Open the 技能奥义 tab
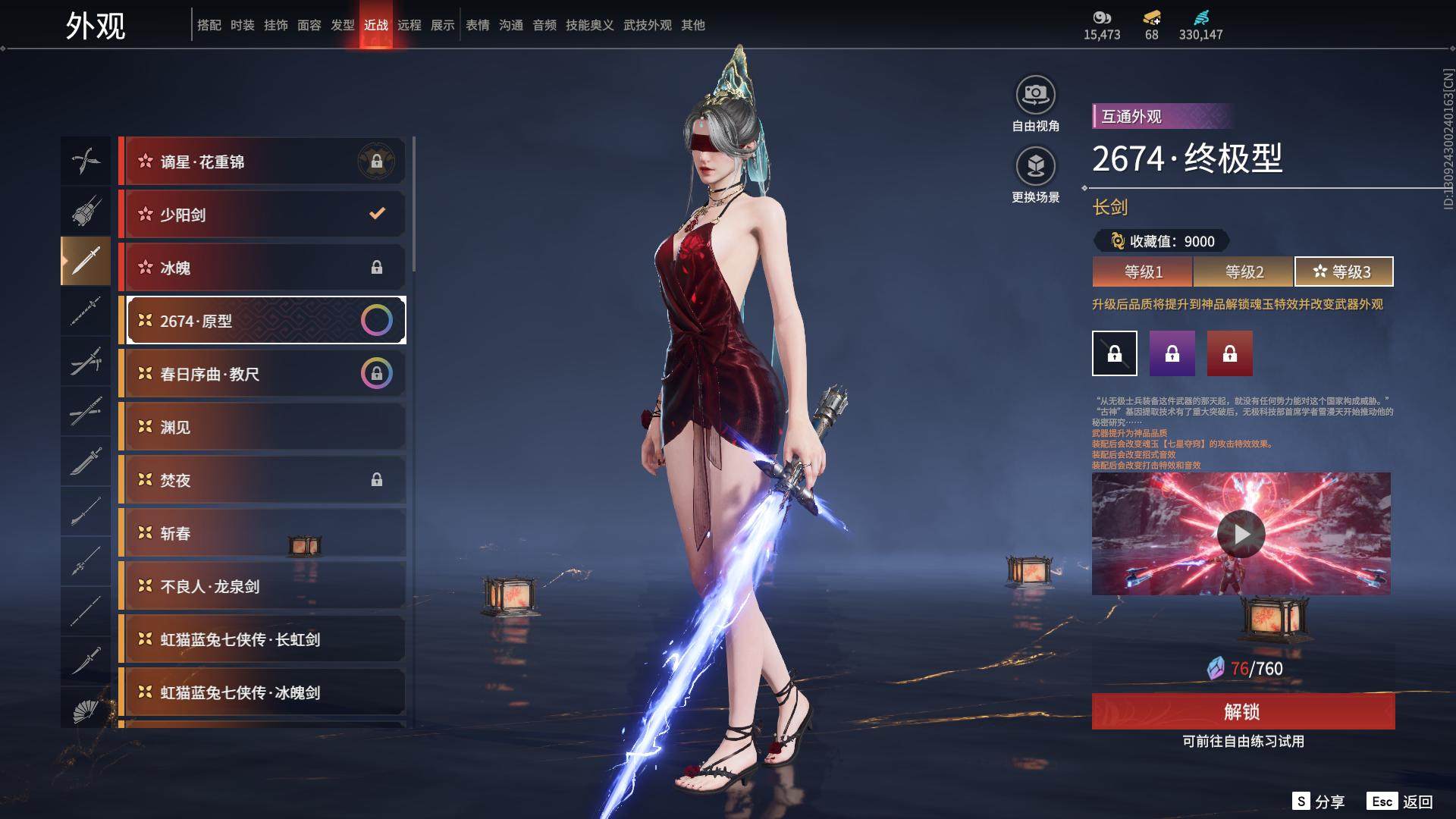1456x819 pixels. 589,25
